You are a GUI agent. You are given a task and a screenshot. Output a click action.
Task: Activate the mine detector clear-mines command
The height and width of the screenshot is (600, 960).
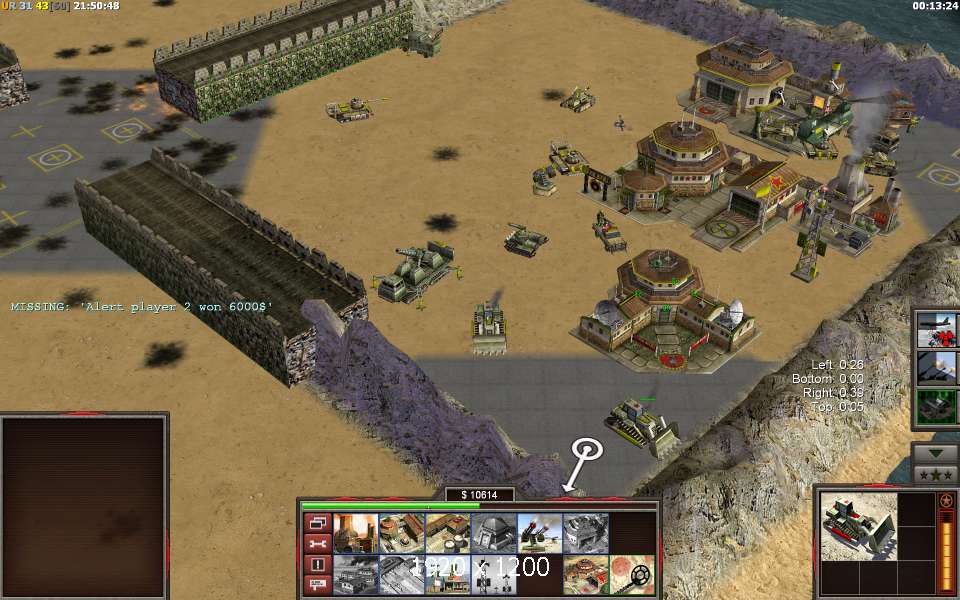[631, 574]
